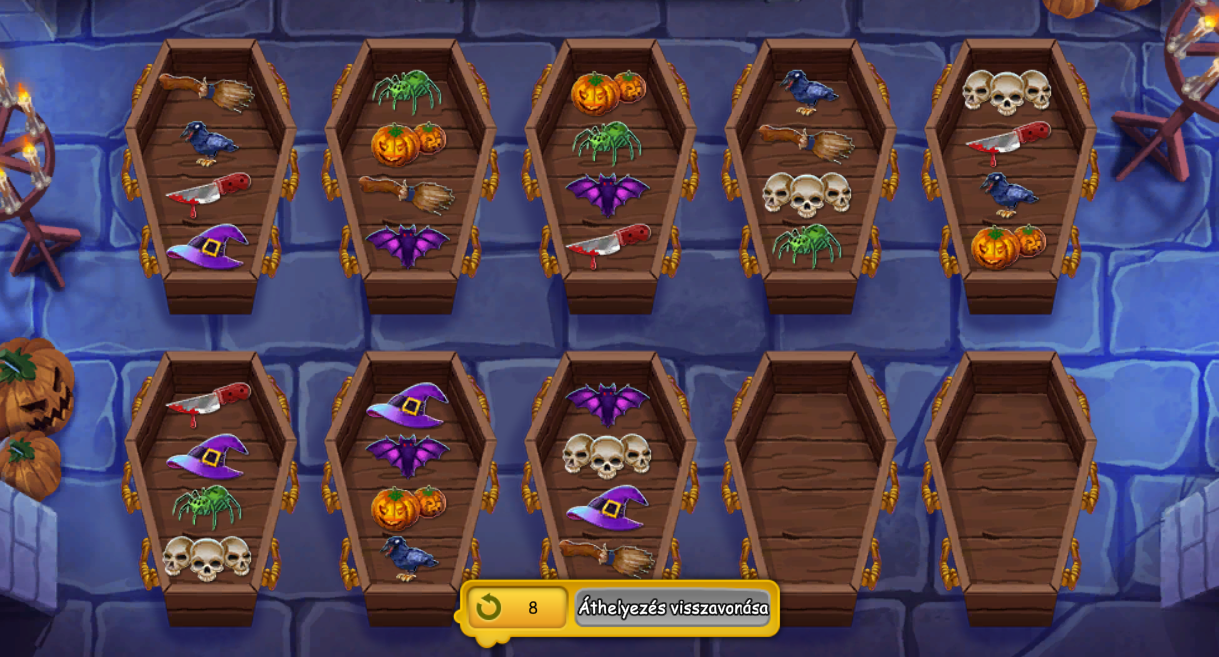This screenshot has width=1219, height=657.
Task: Choose the coffin topped by a green spider
Action: [x=410, y=170]
